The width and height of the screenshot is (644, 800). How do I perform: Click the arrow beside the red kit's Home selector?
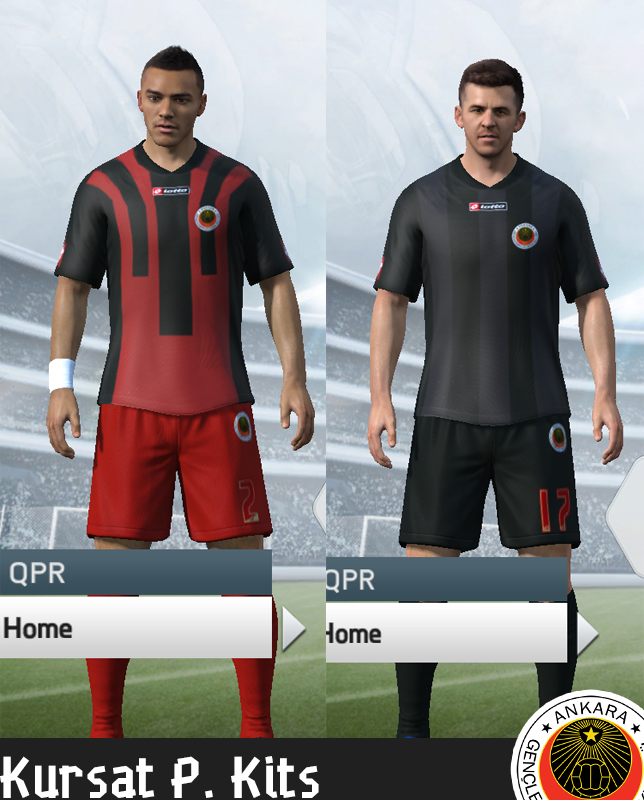point(293,629)
